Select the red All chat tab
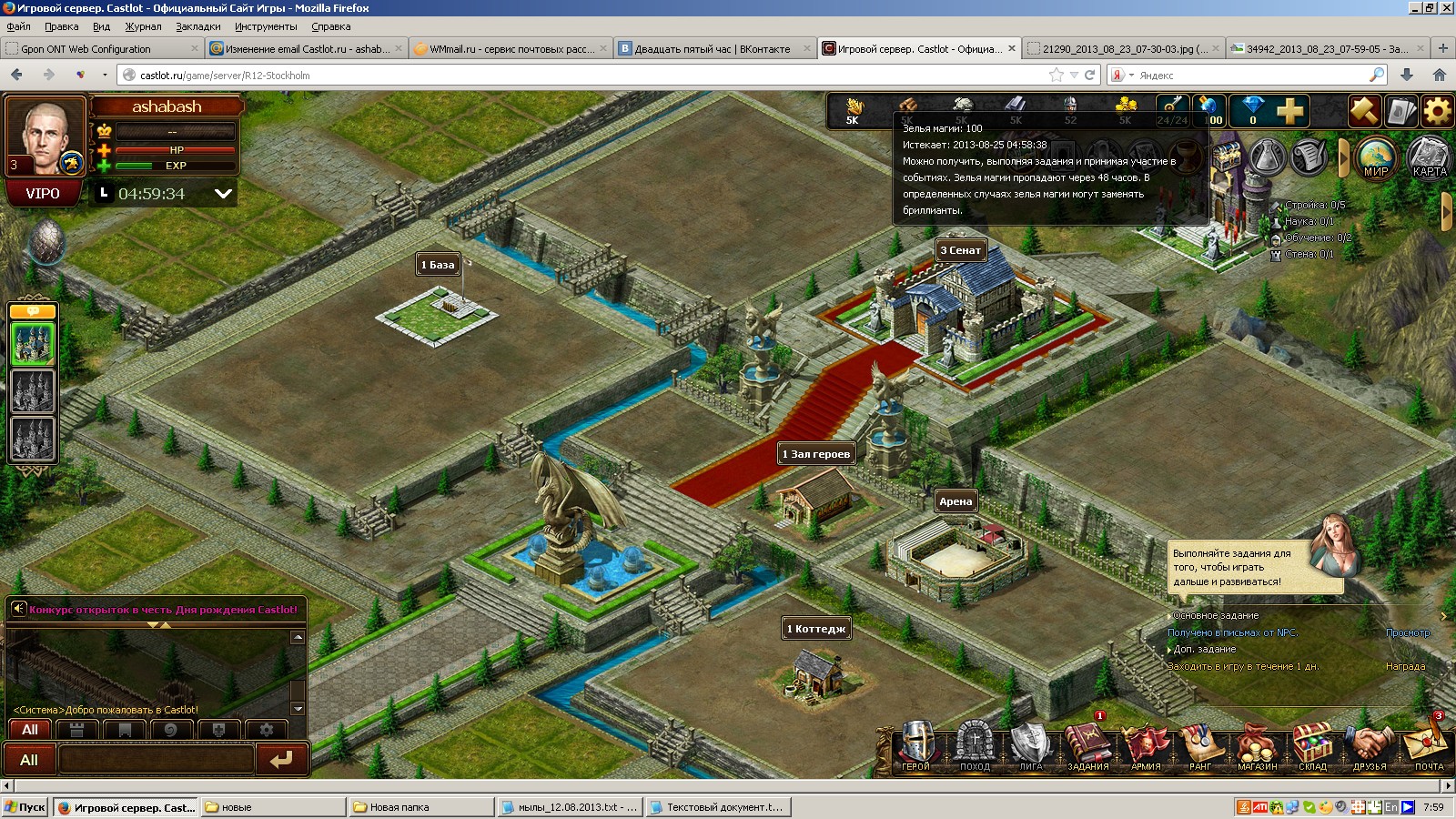This screenshot has height=819, width=1456. coord(29,730)
